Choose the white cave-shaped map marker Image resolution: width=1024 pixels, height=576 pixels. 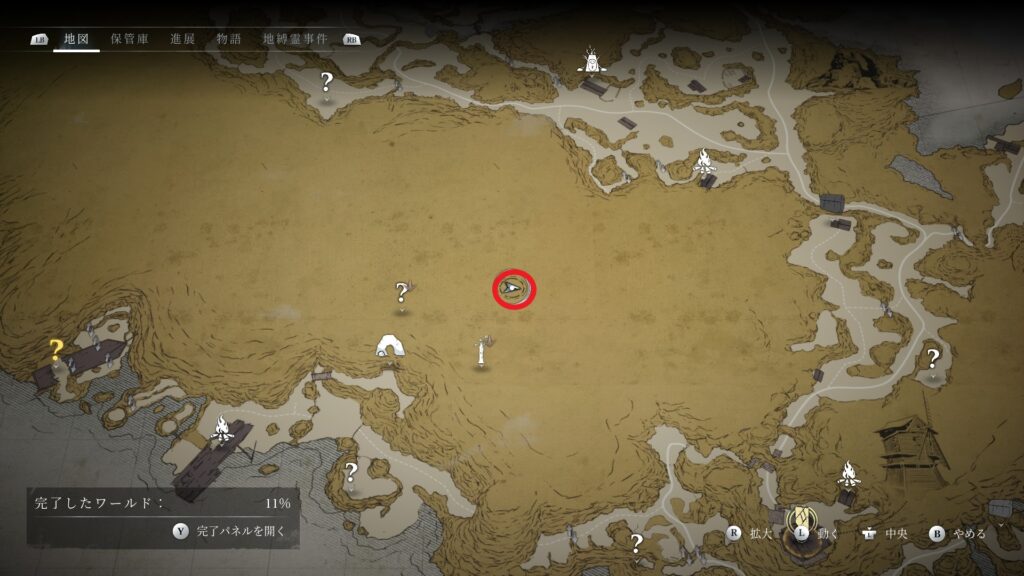389,346
